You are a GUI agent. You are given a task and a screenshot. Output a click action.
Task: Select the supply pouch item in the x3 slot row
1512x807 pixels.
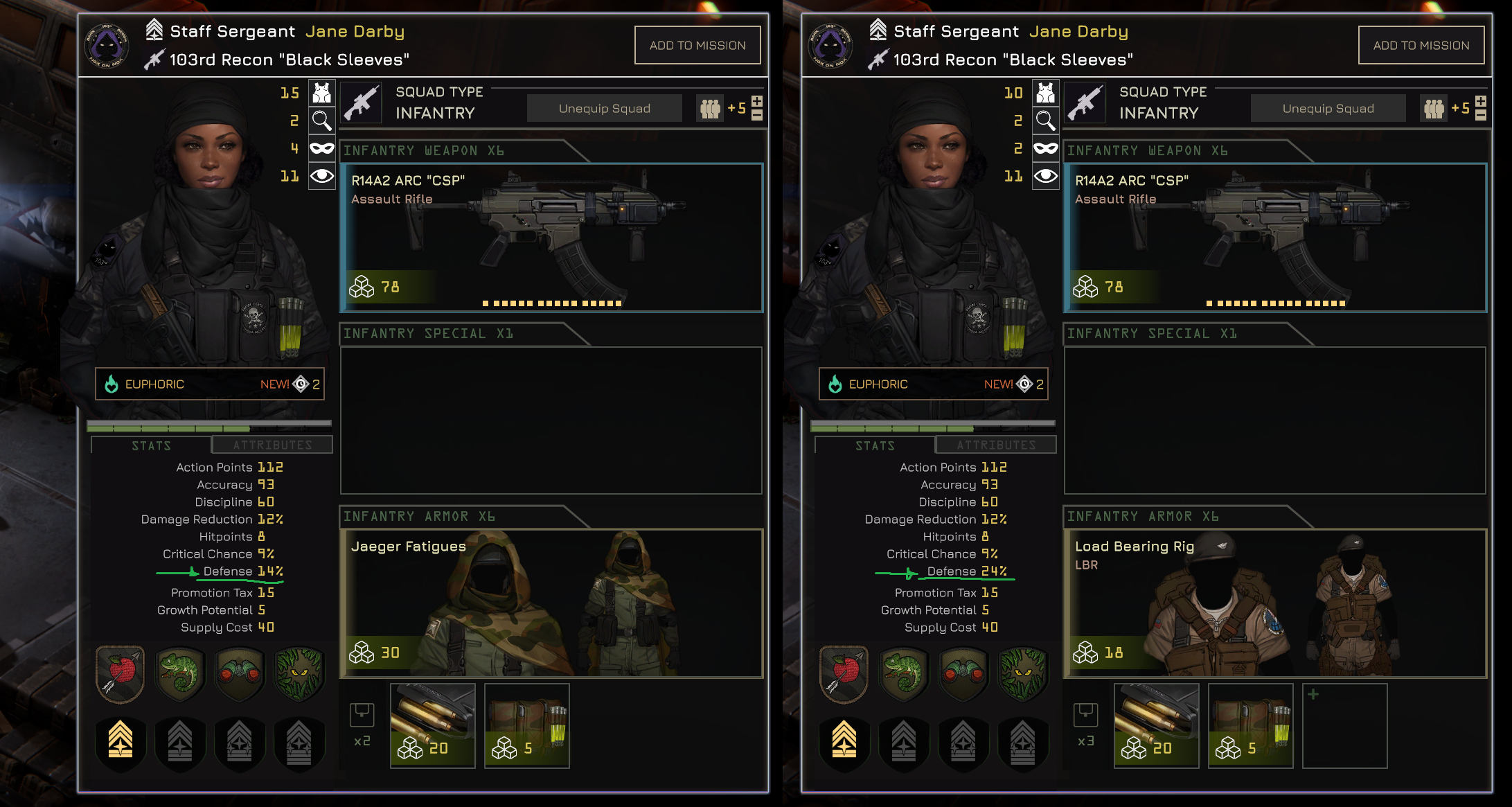[x=1250, y=725]
